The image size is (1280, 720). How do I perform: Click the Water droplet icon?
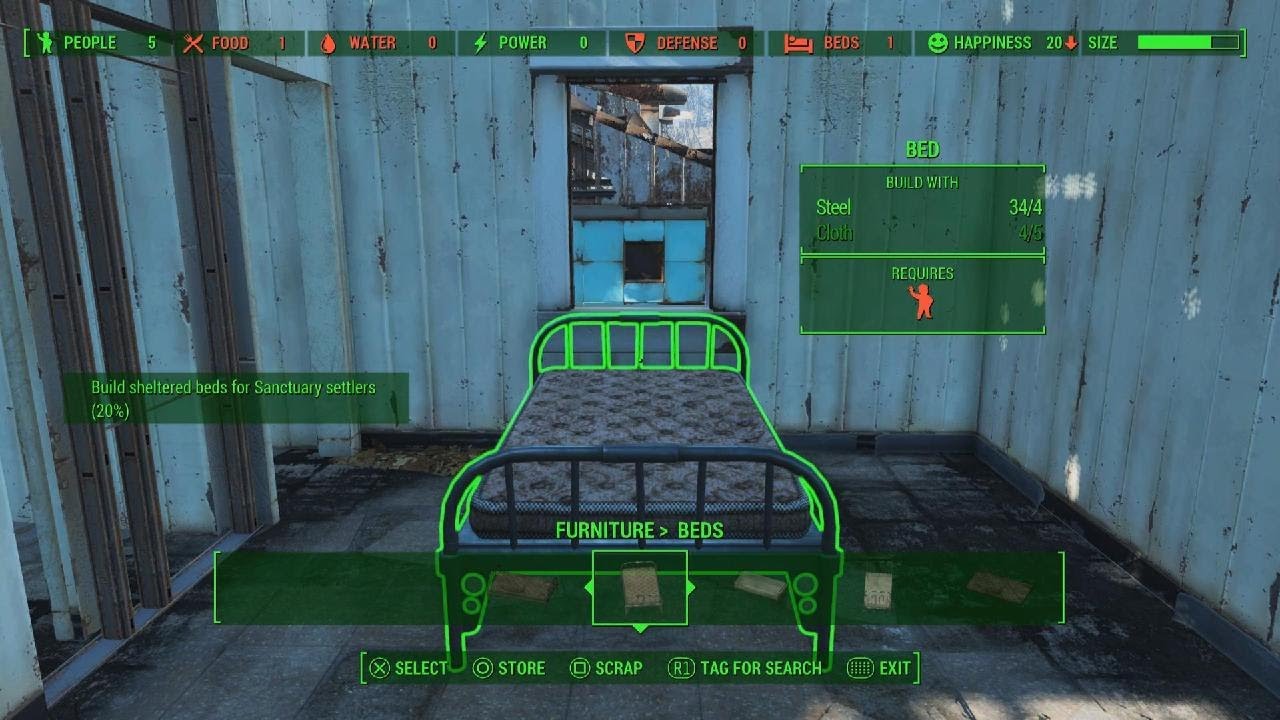coord(329,43)
